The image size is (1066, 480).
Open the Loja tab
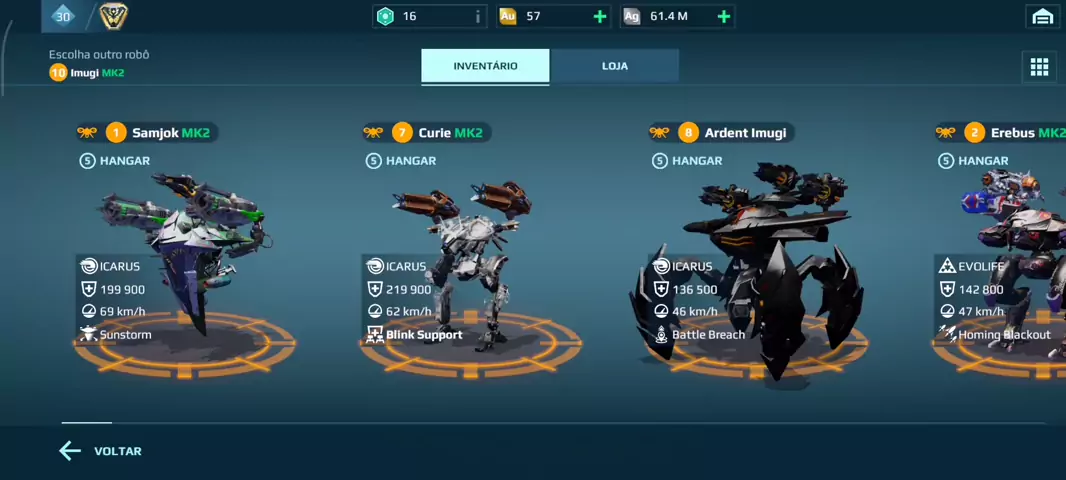(x=615, y=66)
